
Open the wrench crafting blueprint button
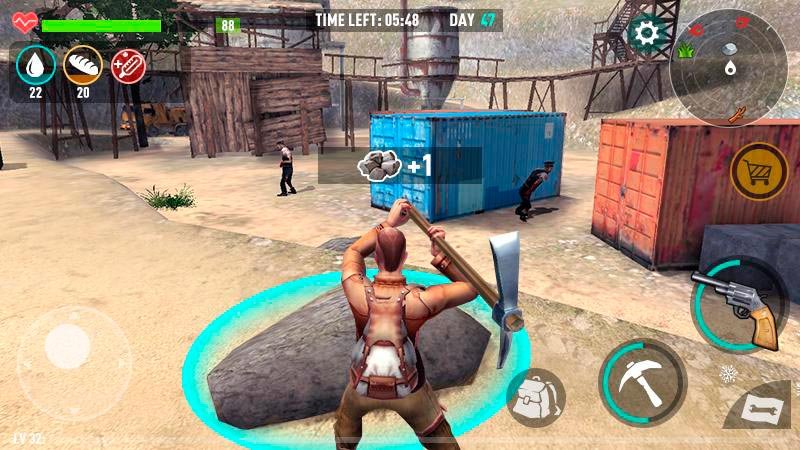762,410
